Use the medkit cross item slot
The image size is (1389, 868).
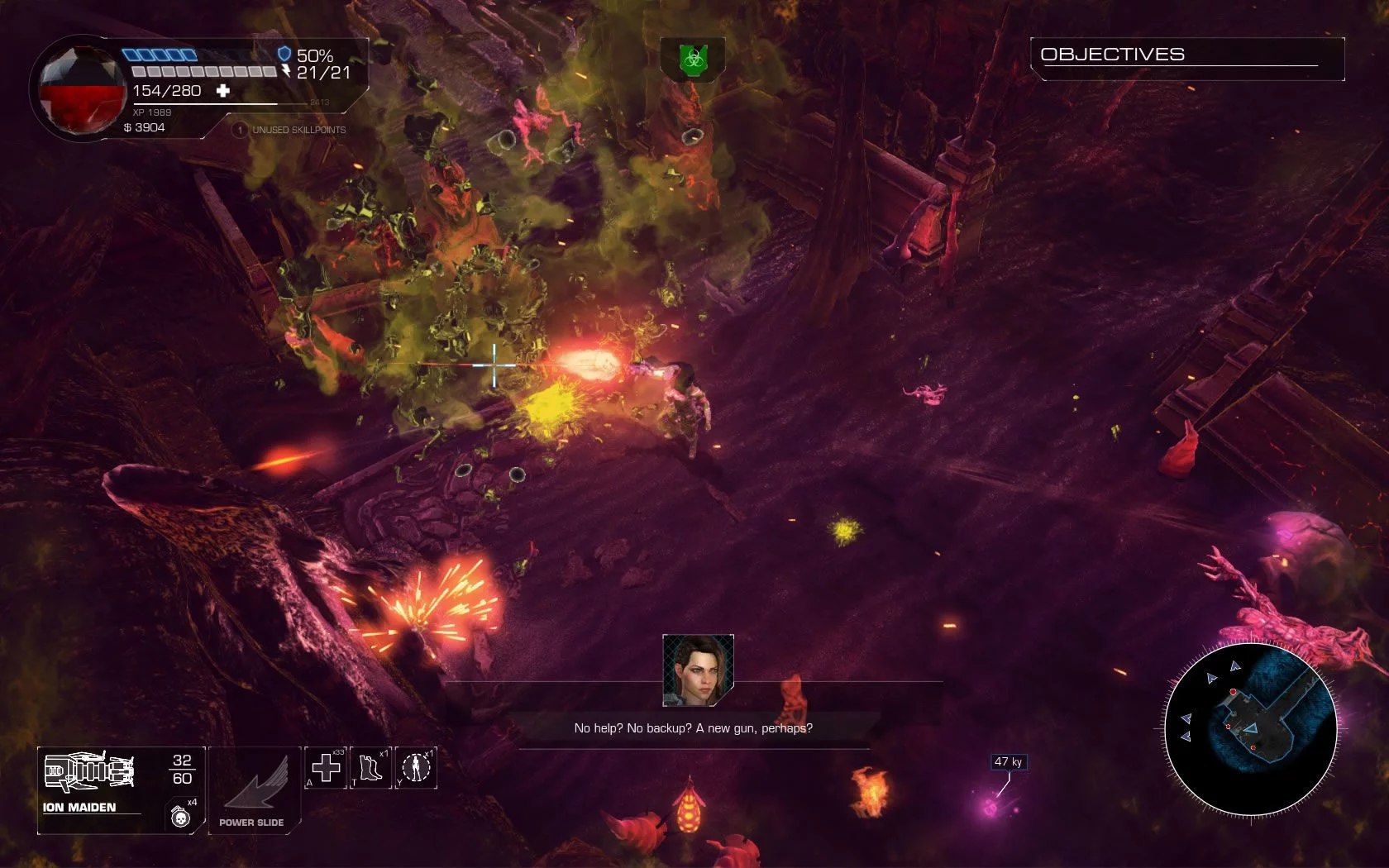click(x=326, y=768)
